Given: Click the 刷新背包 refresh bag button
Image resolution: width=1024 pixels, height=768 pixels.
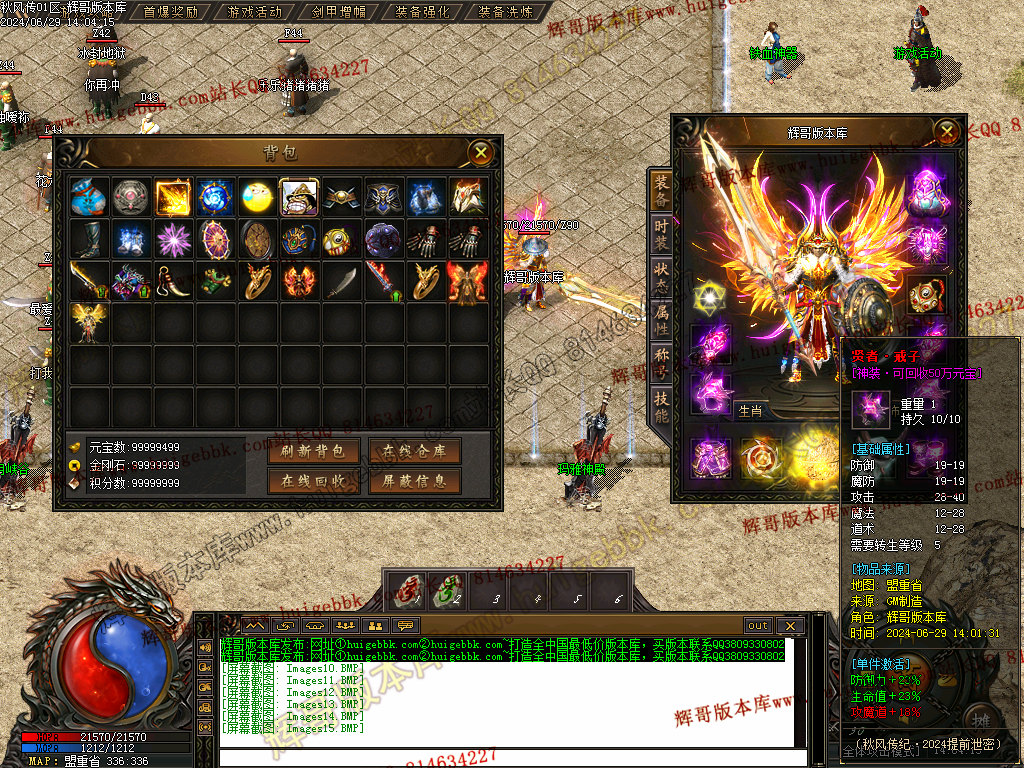Looking at the screenshot, I should pyautogui.click(x=313, y=451).
